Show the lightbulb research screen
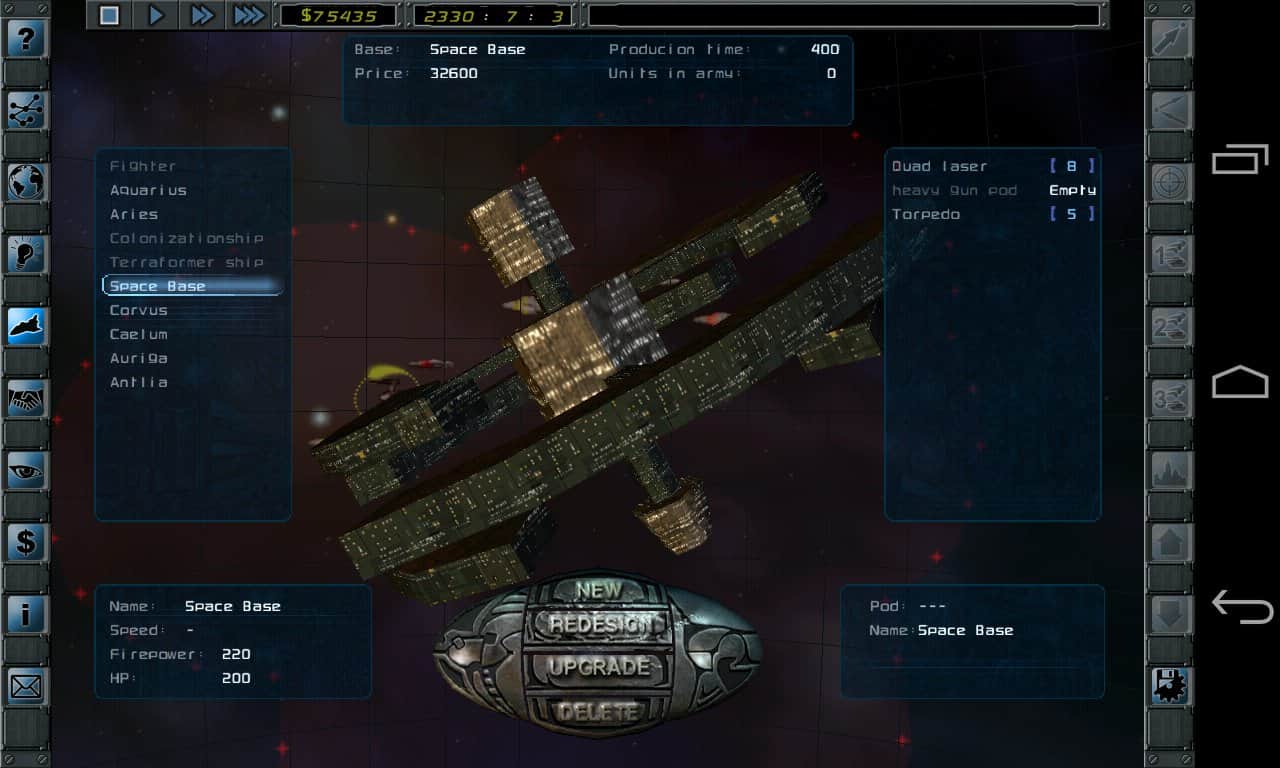 (x=27, y=254)
